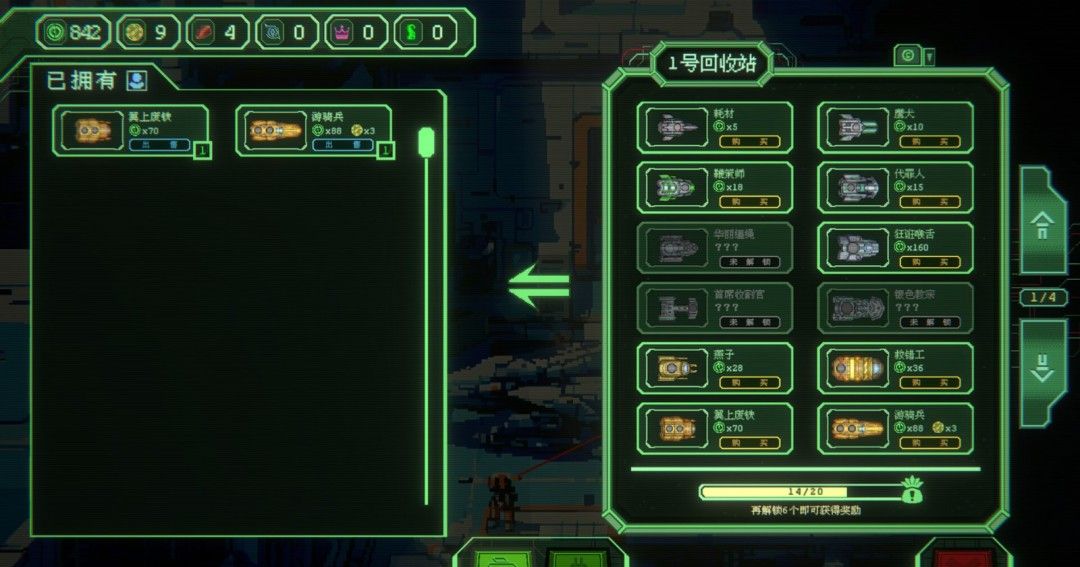Purchase the 代罪人 ship
The height and width of the screenshot is (567, 1080).
pos(929,202)
